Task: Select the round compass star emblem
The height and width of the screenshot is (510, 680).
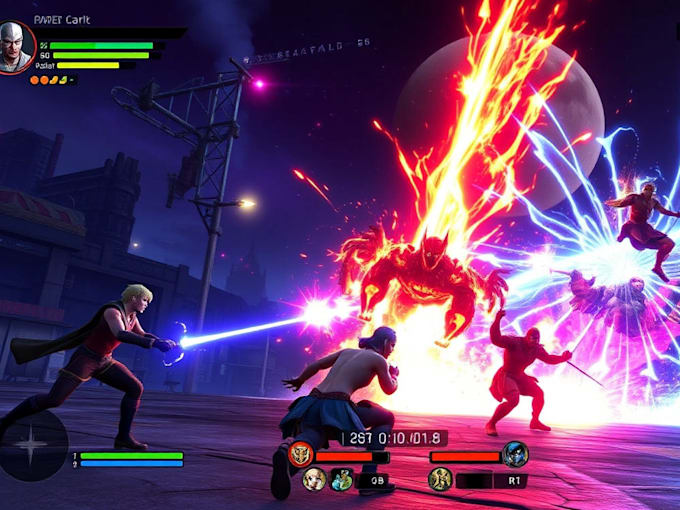Action: [33, 445]
